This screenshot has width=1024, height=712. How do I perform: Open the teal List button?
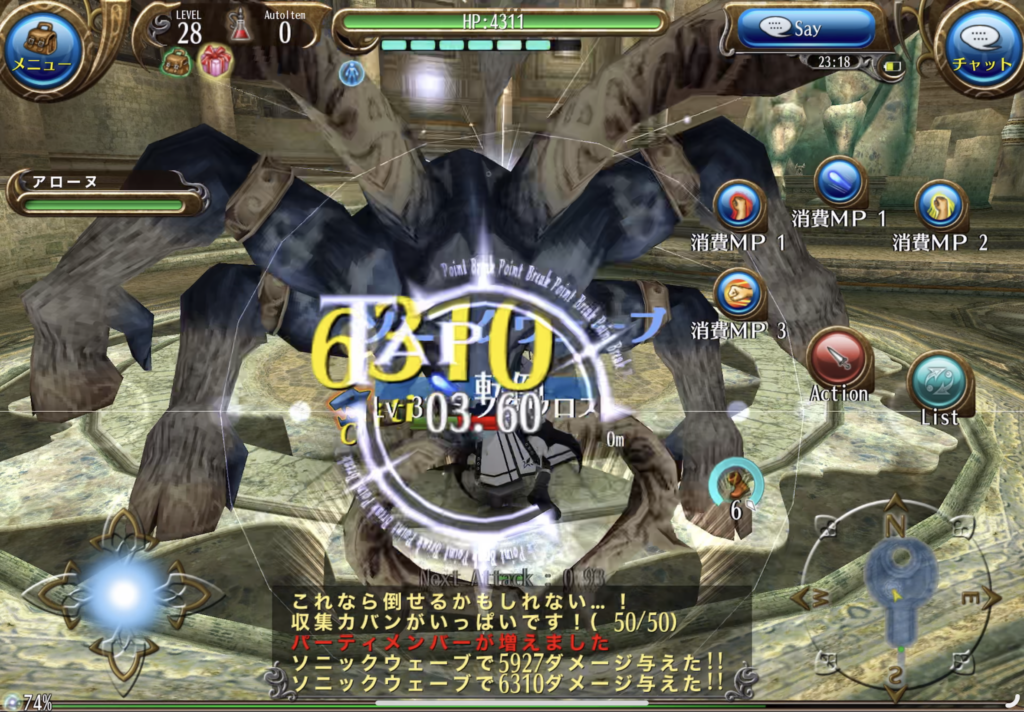point(940,381)
